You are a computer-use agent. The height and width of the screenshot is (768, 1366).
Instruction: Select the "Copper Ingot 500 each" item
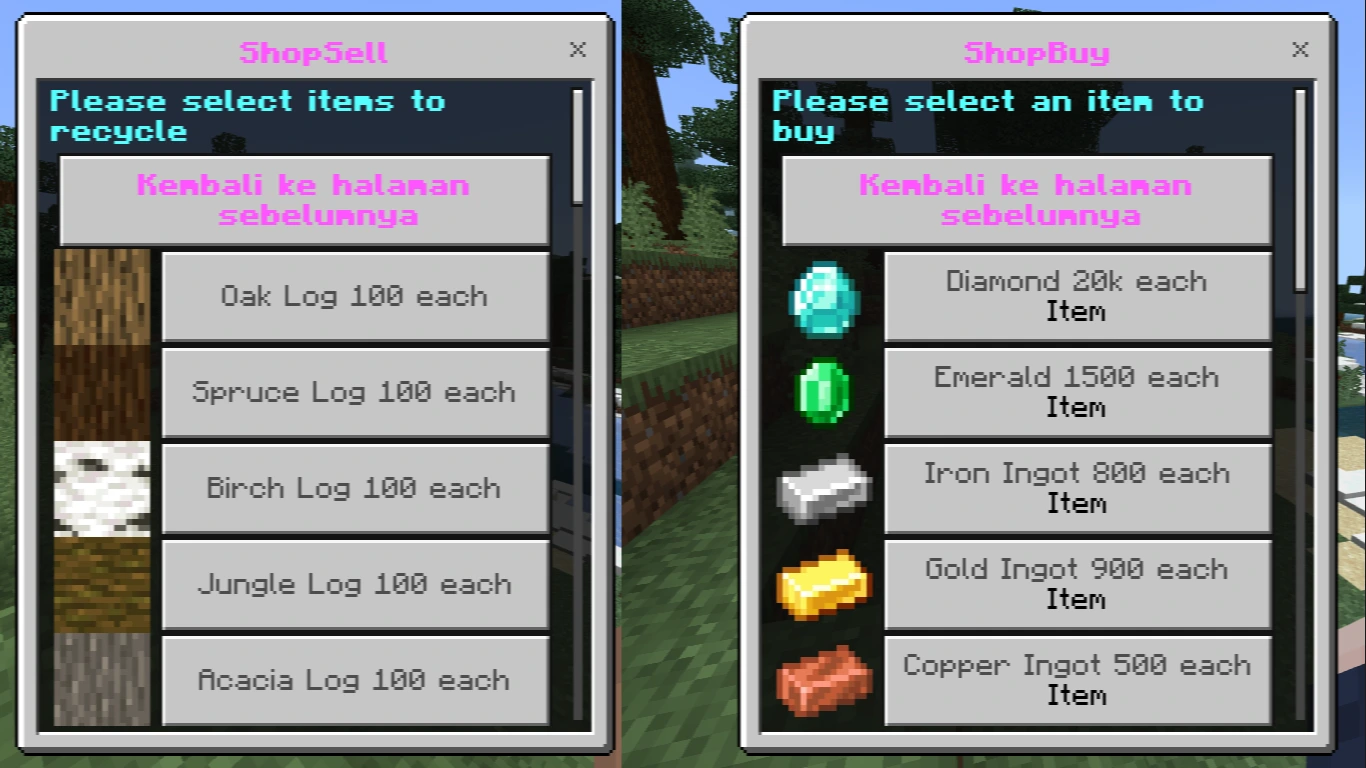click(x=1077, y=680)
